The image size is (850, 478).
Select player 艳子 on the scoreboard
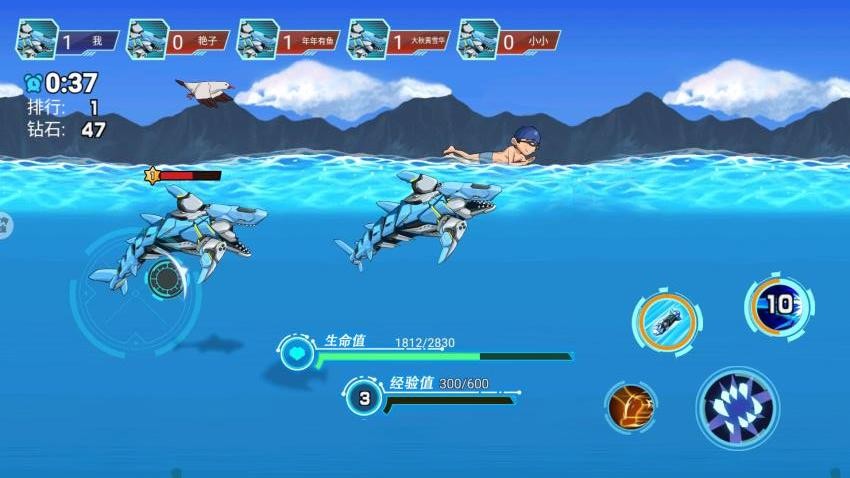pyautogui.click(x=178, y=41)
